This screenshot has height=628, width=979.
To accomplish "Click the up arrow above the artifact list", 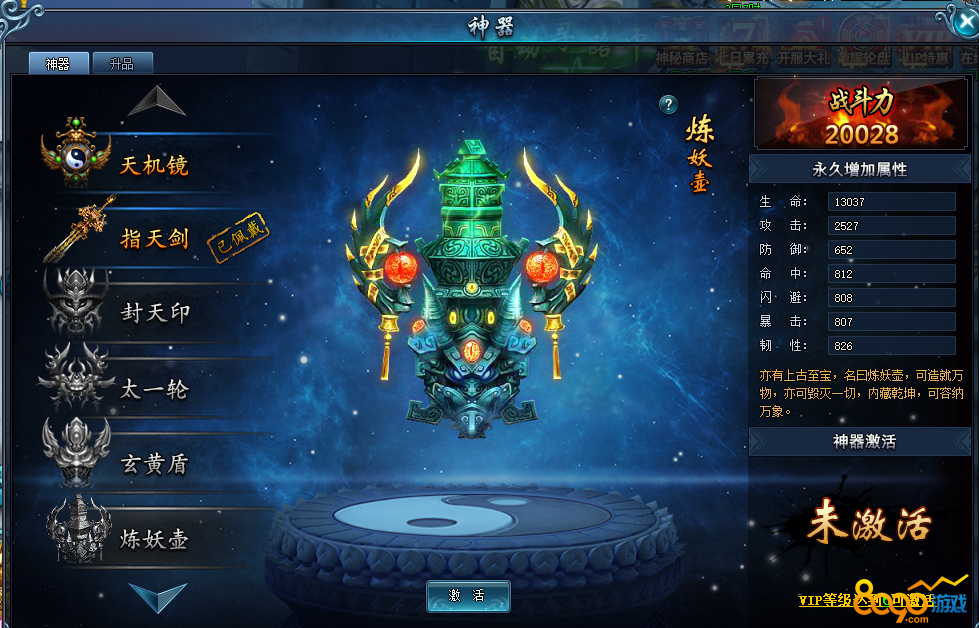I will click(x=157, y=100).
